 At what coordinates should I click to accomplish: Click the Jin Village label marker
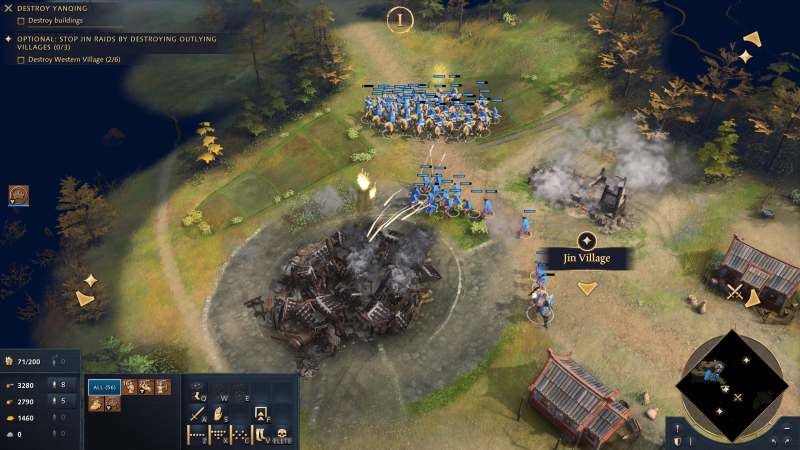click(x=586, y=258)
